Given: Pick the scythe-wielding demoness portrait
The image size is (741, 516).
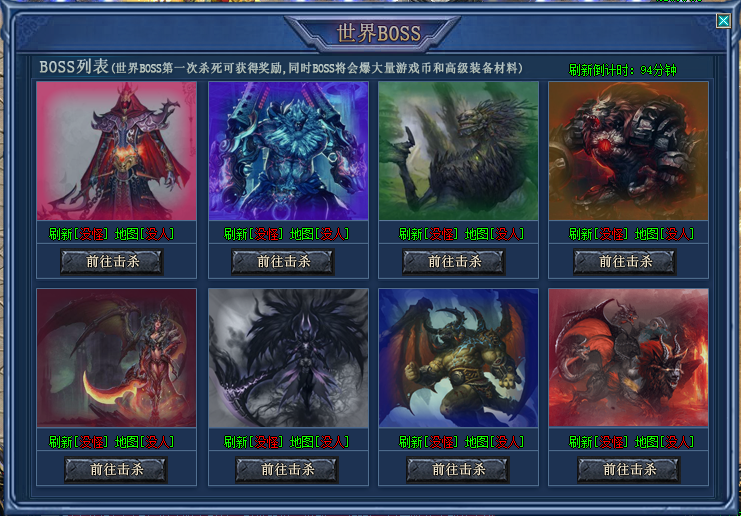Looking at the screenshot, I should point(117,358).
